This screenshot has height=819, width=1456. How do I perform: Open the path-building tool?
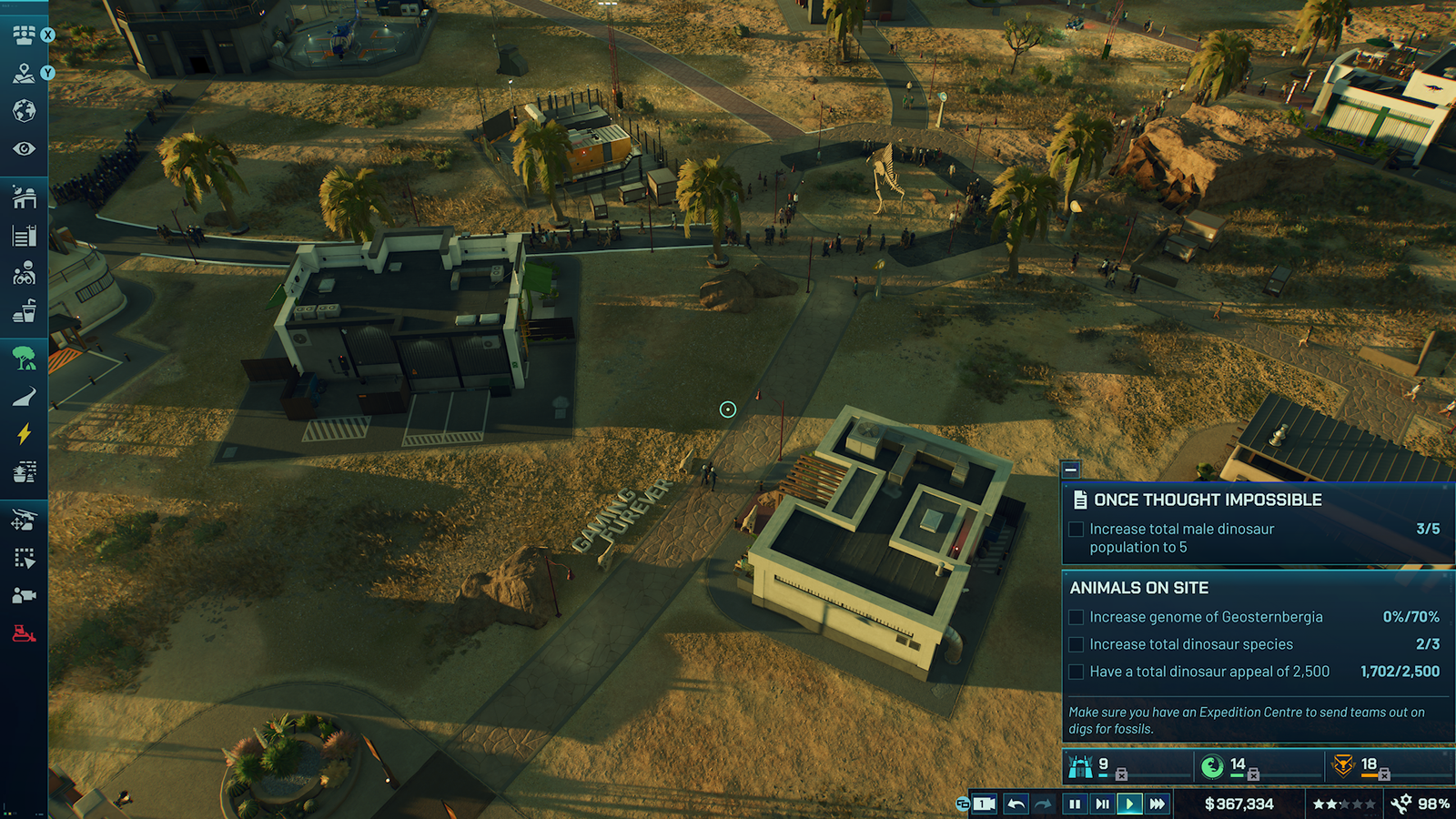point(24,397)
